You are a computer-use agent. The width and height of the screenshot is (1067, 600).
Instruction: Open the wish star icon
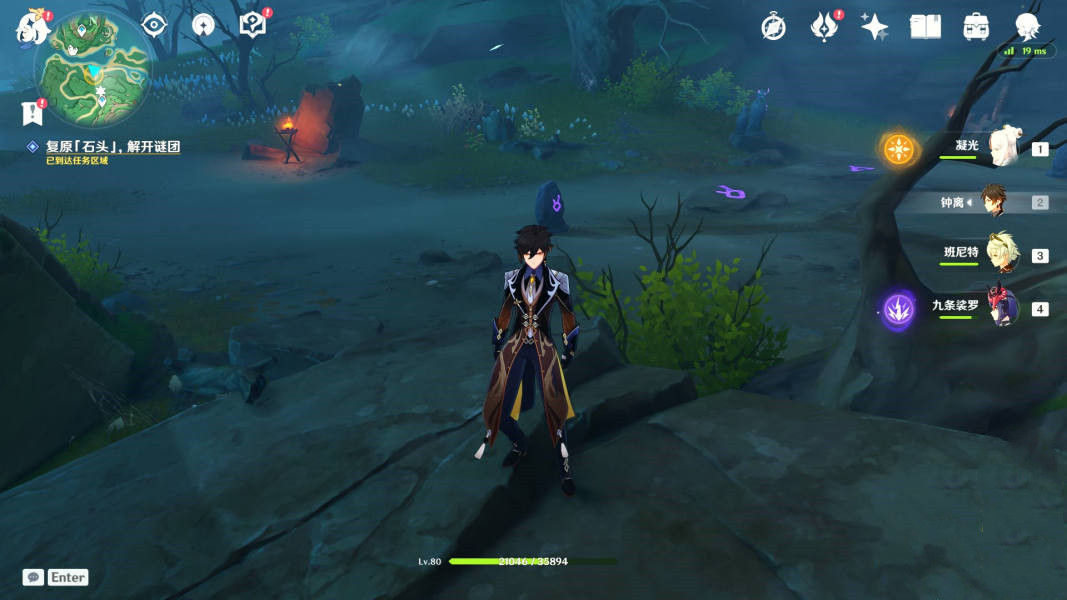coord(874,27)
